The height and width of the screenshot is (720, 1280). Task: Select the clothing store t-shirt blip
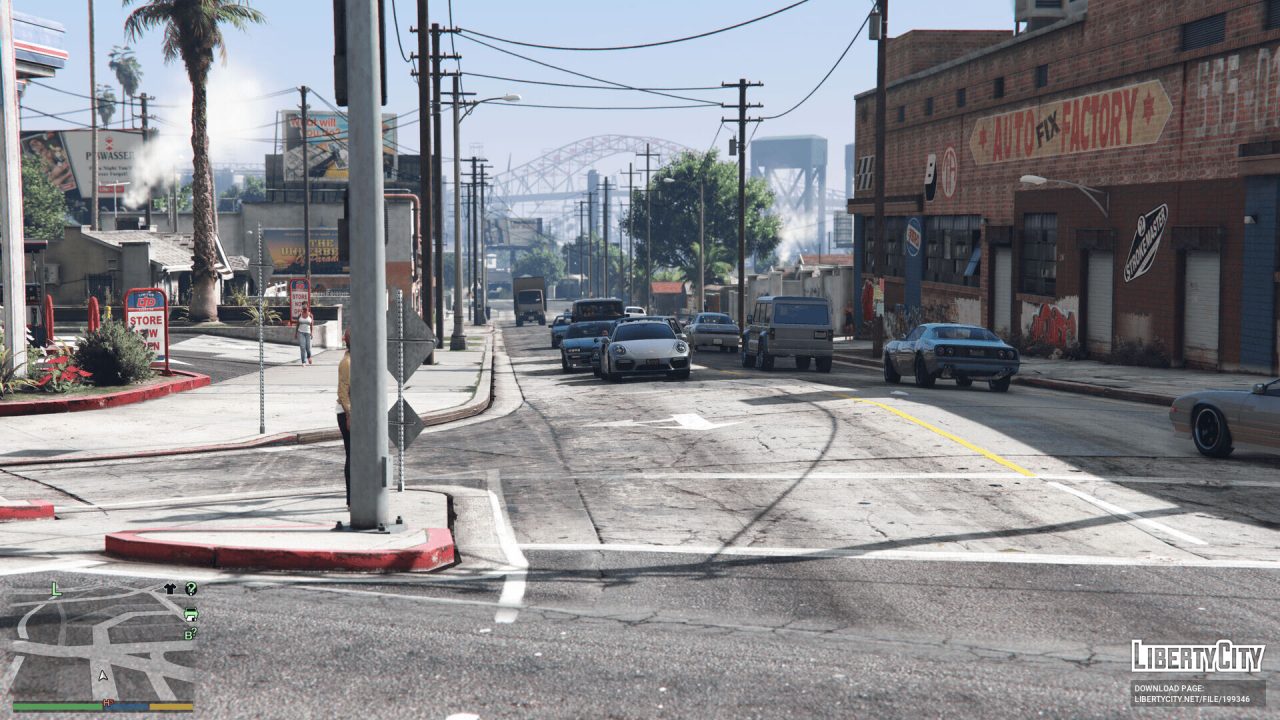[x=170, y=589]
